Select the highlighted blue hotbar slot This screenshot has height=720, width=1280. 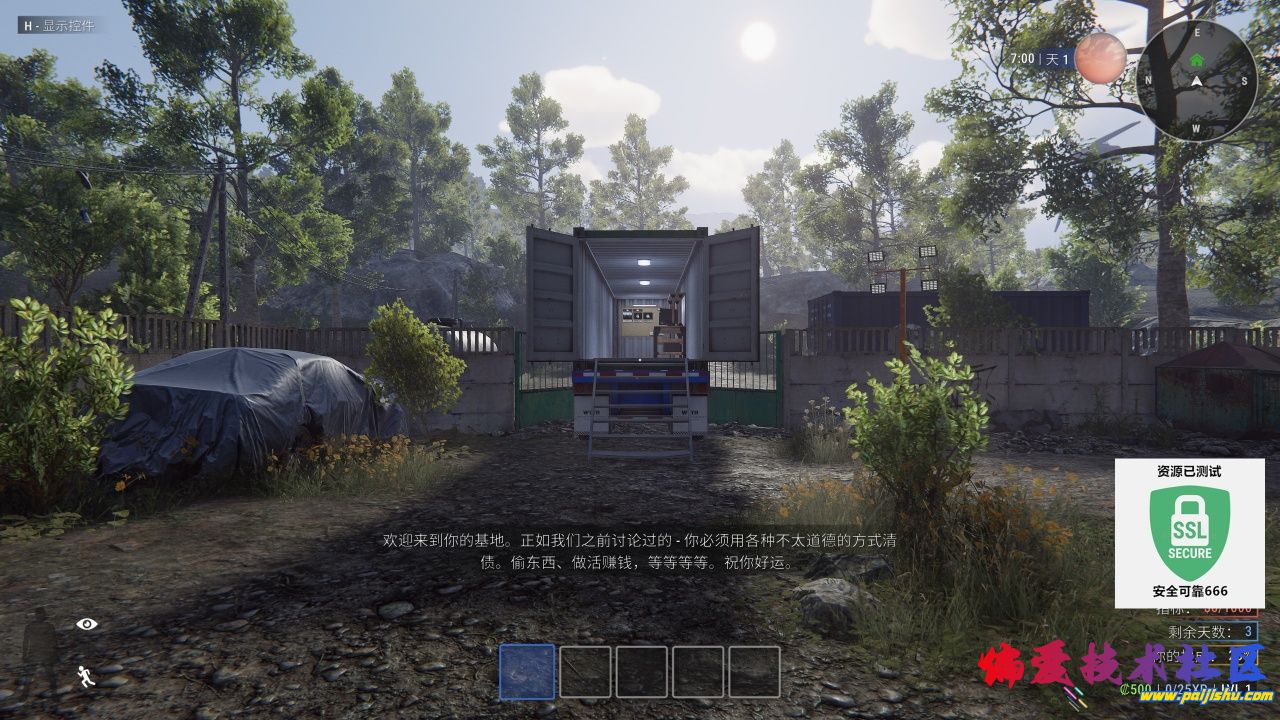(x=527, y=671)
